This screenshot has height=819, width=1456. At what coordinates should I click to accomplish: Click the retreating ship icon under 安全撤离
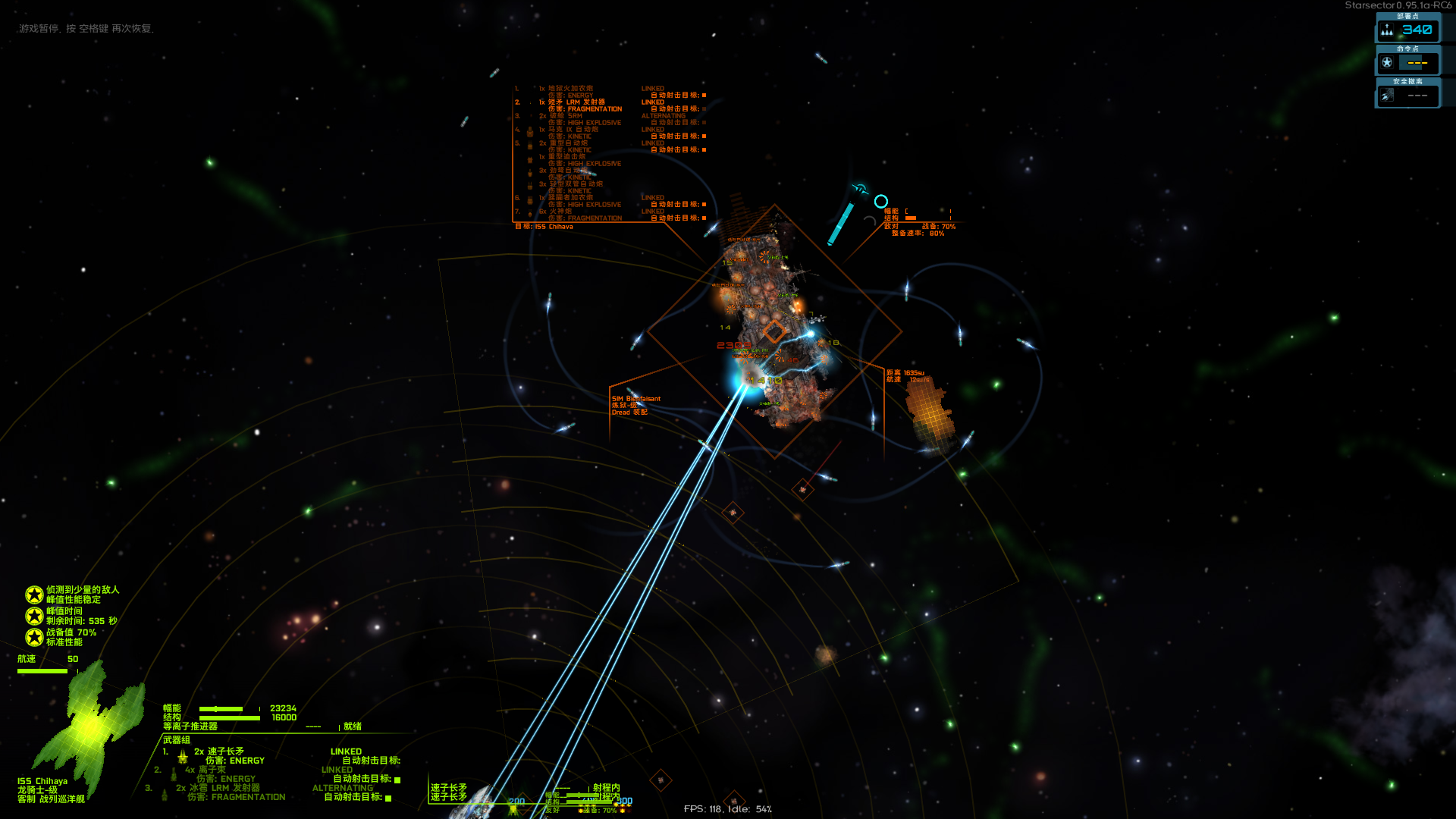point(1389,95)
